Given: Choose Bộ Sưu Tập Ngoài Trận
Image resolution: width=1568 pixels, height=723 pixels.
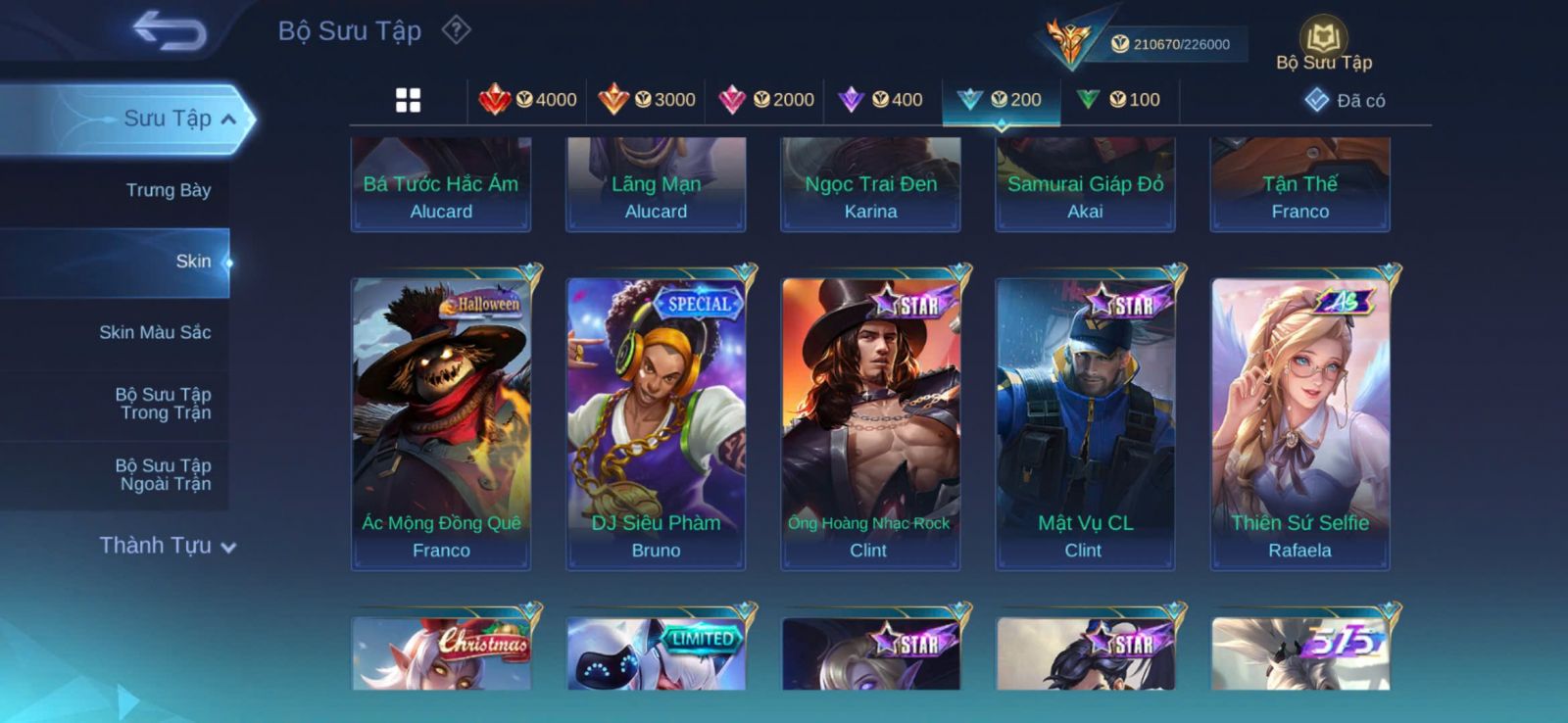Looking at the screenshot, I should (x=164, y=474).
